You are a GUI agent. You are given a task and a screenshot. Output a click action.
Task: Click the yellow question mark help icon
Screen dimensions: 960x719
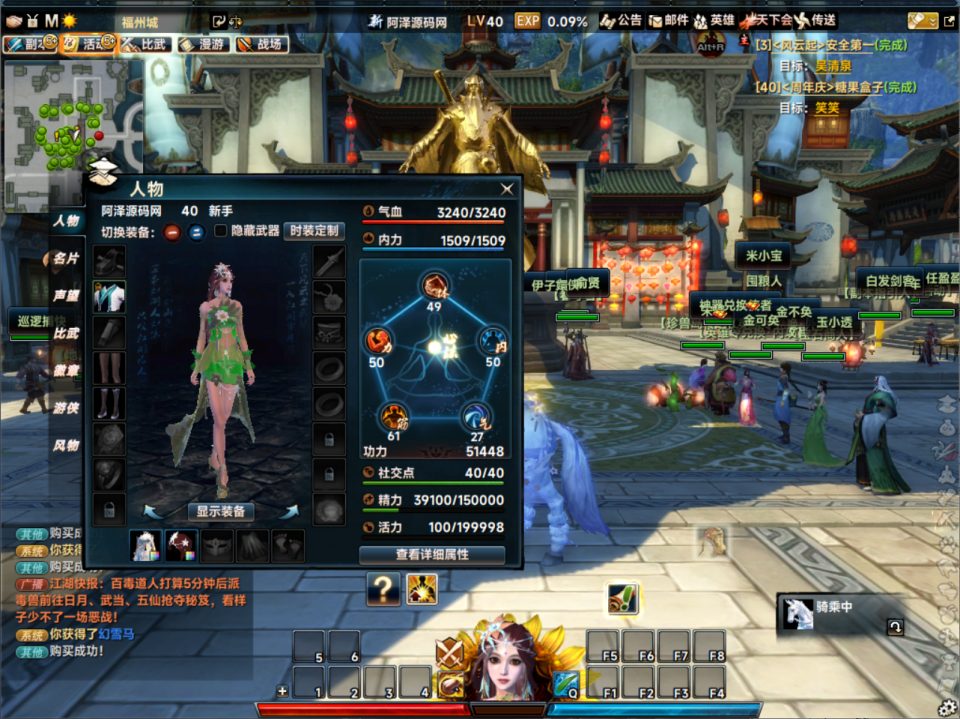(383, 589)
